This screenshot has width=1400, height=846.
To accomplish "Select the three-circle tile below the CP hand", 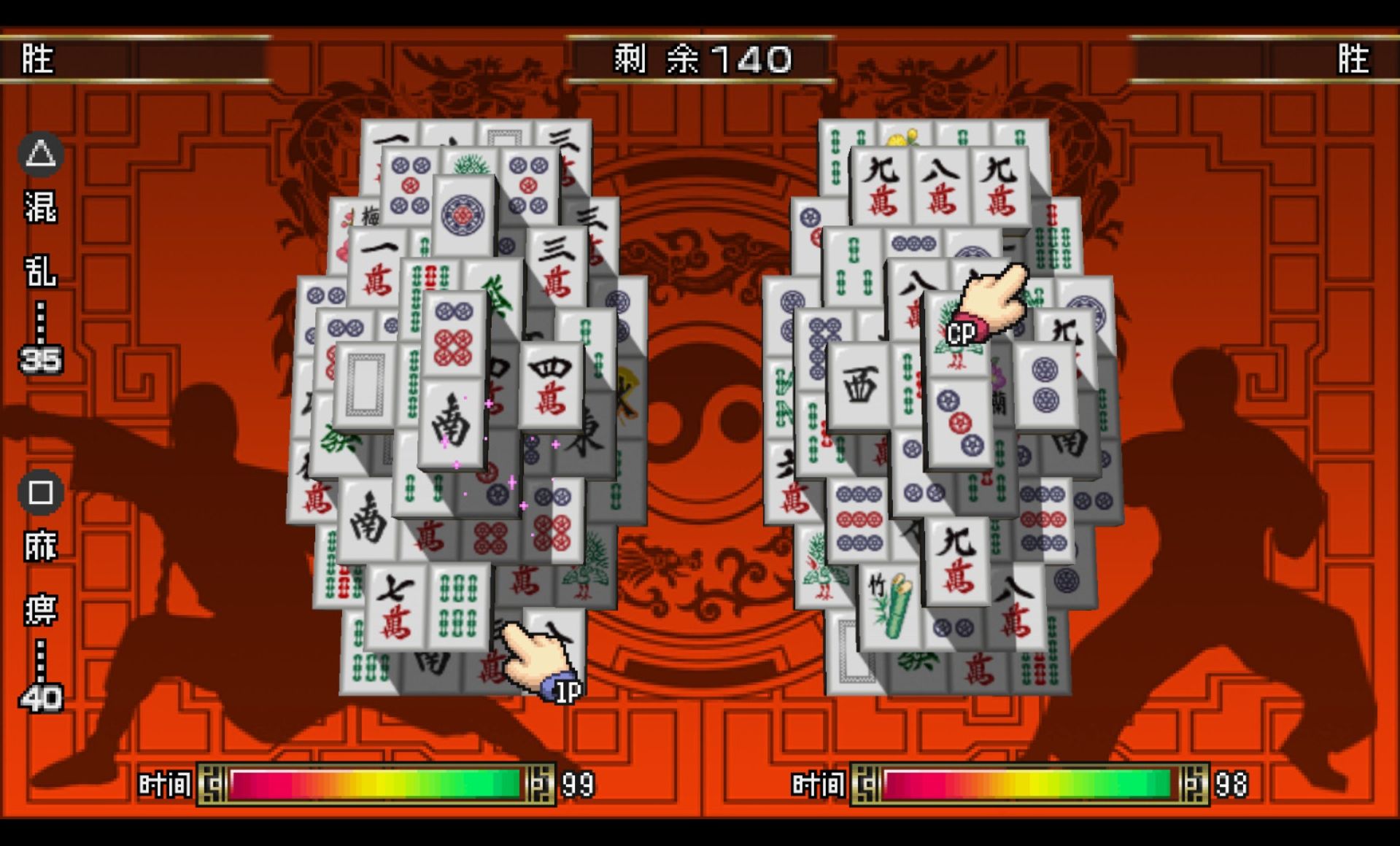I will (959, 423).
